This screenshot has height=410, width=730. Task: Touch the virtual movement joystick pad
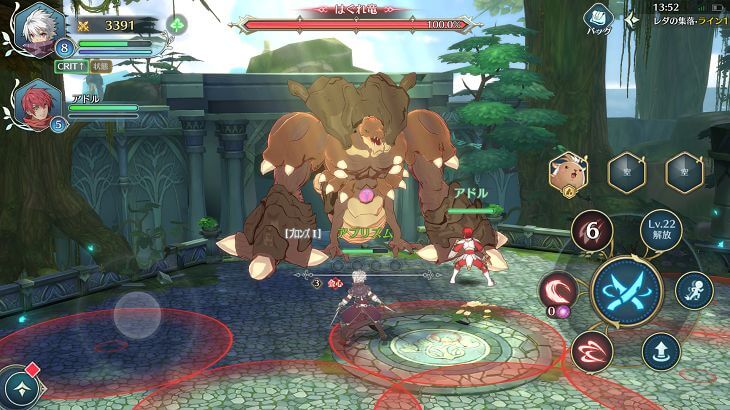coord(137,315)
